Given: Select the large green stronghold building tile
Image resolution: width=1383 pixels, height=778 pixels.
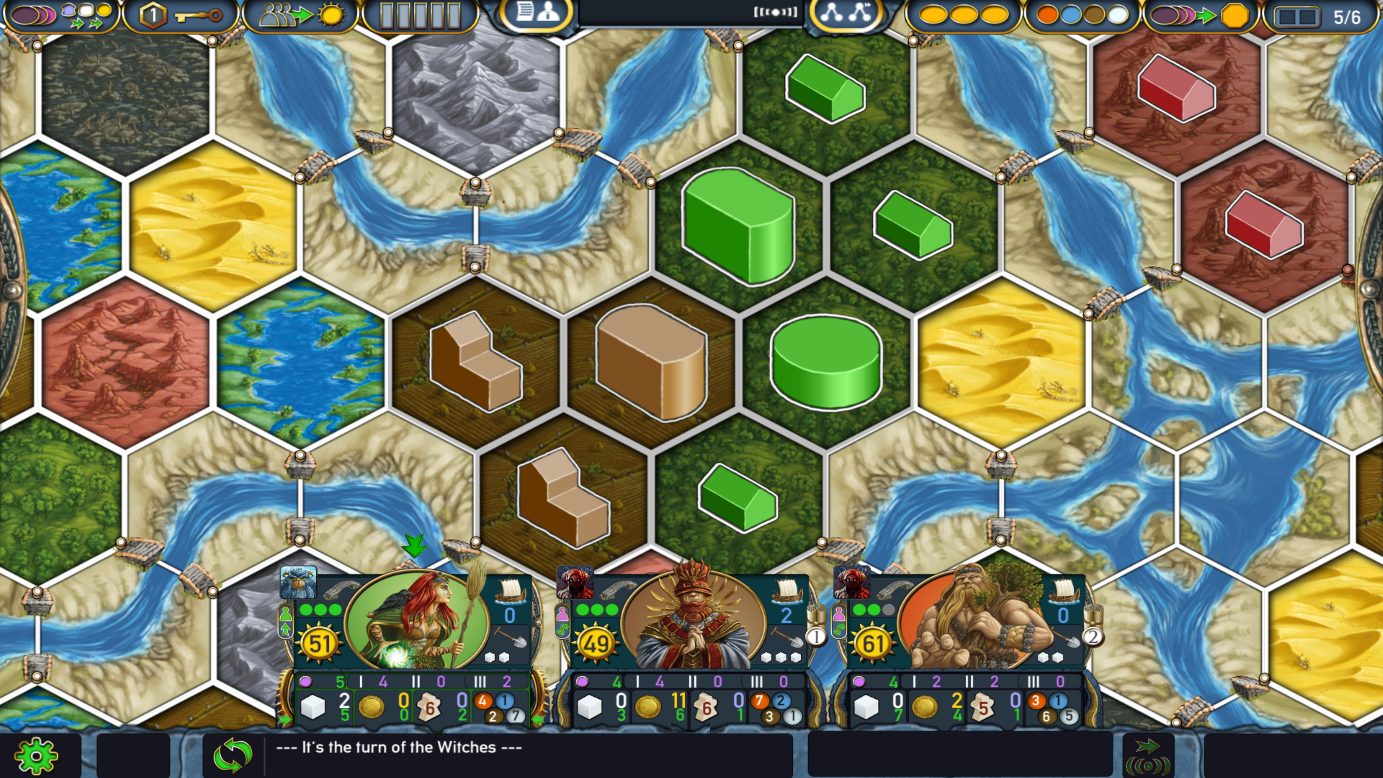Looking at the screenshot, I should click(738, 225).
